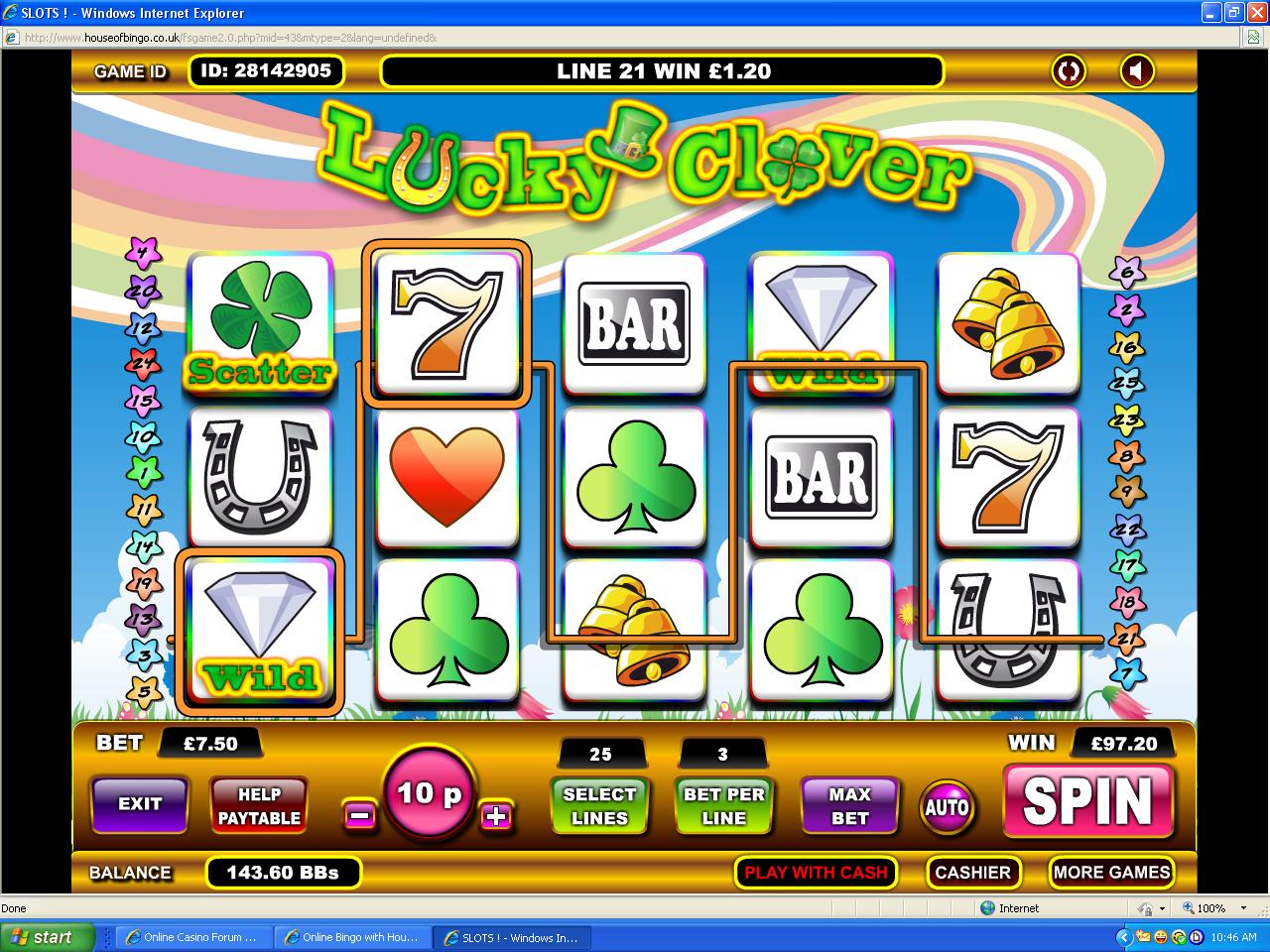Screen dimensions: 1270x952
Task: Exit the Lucky Clover game
Action: [x=139, y=803]
